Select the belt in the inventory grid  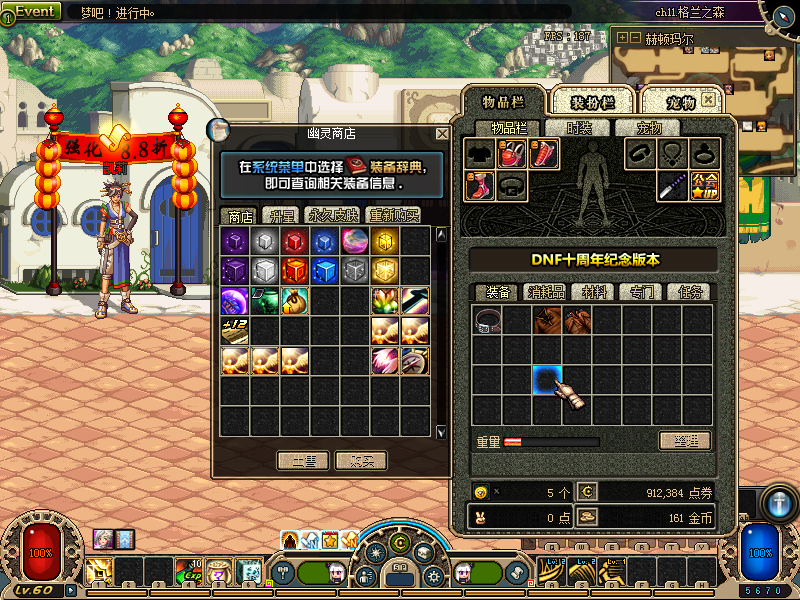tap(488, 320)
